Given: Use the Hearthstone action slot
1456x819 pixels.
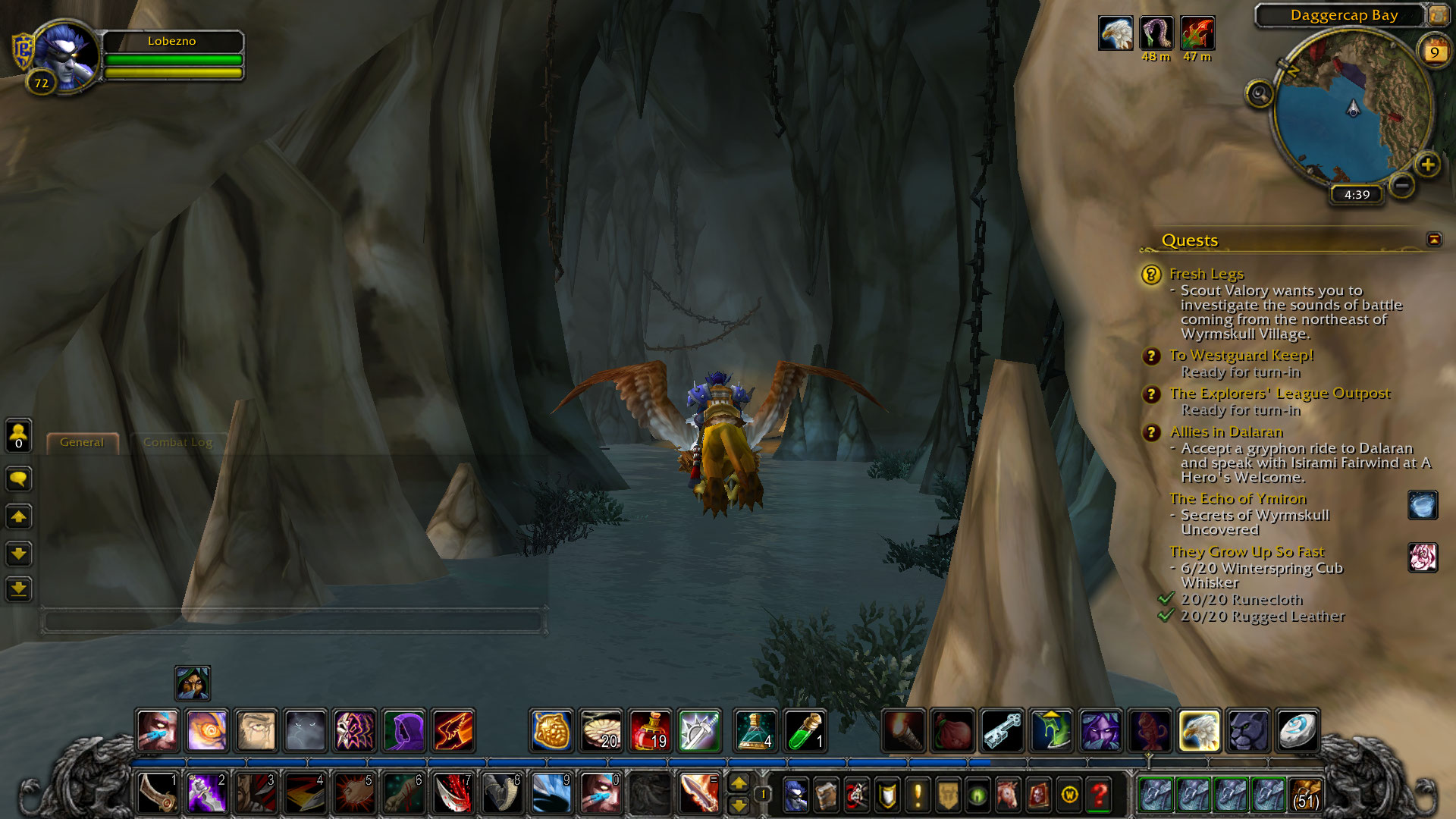Looking at the screenshot, I should 1298,730.
